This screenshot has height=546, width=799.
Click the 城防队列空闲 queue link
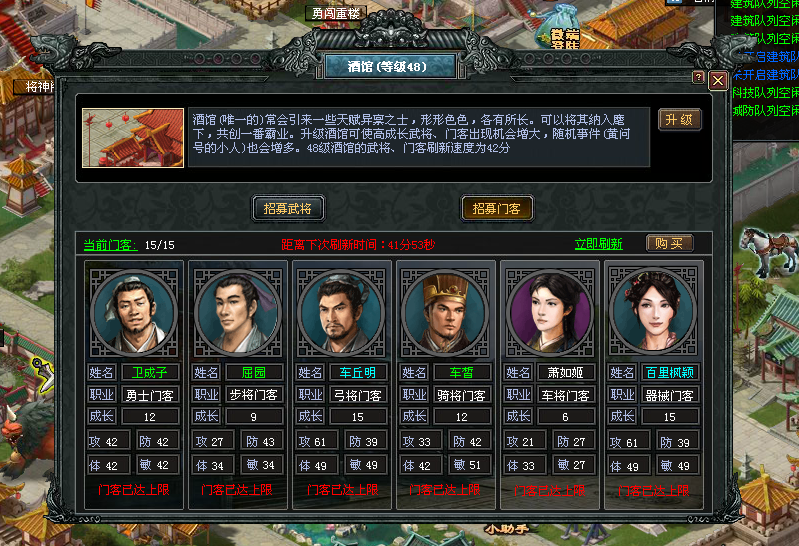(765, 110)
